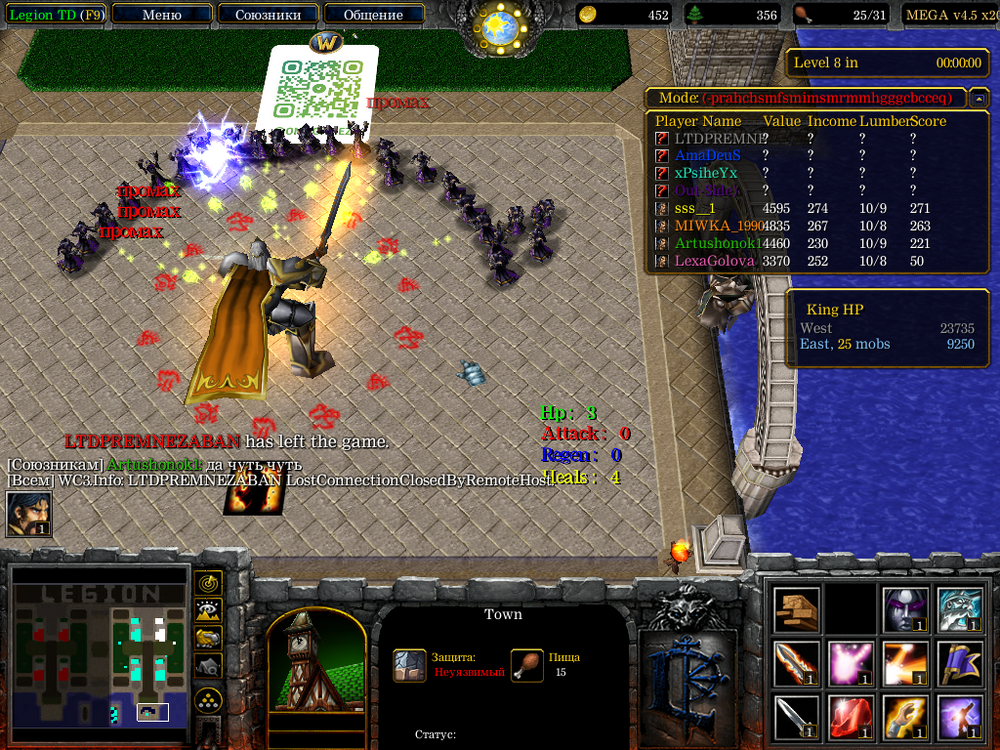Viewport: 1000px width, 750px height.
Task: Open the formation movement toggle button
Action: point(208,698)
